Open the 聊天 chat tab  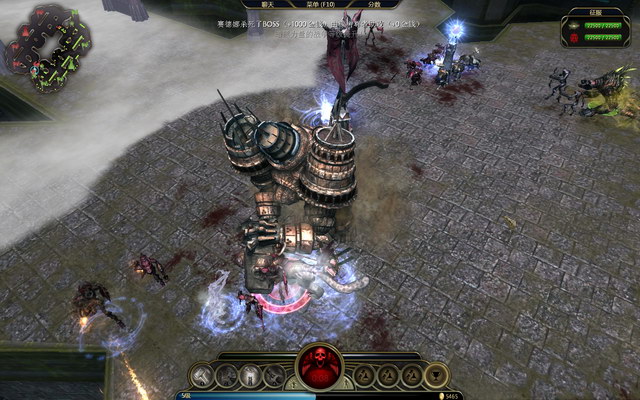pos(267,5)
